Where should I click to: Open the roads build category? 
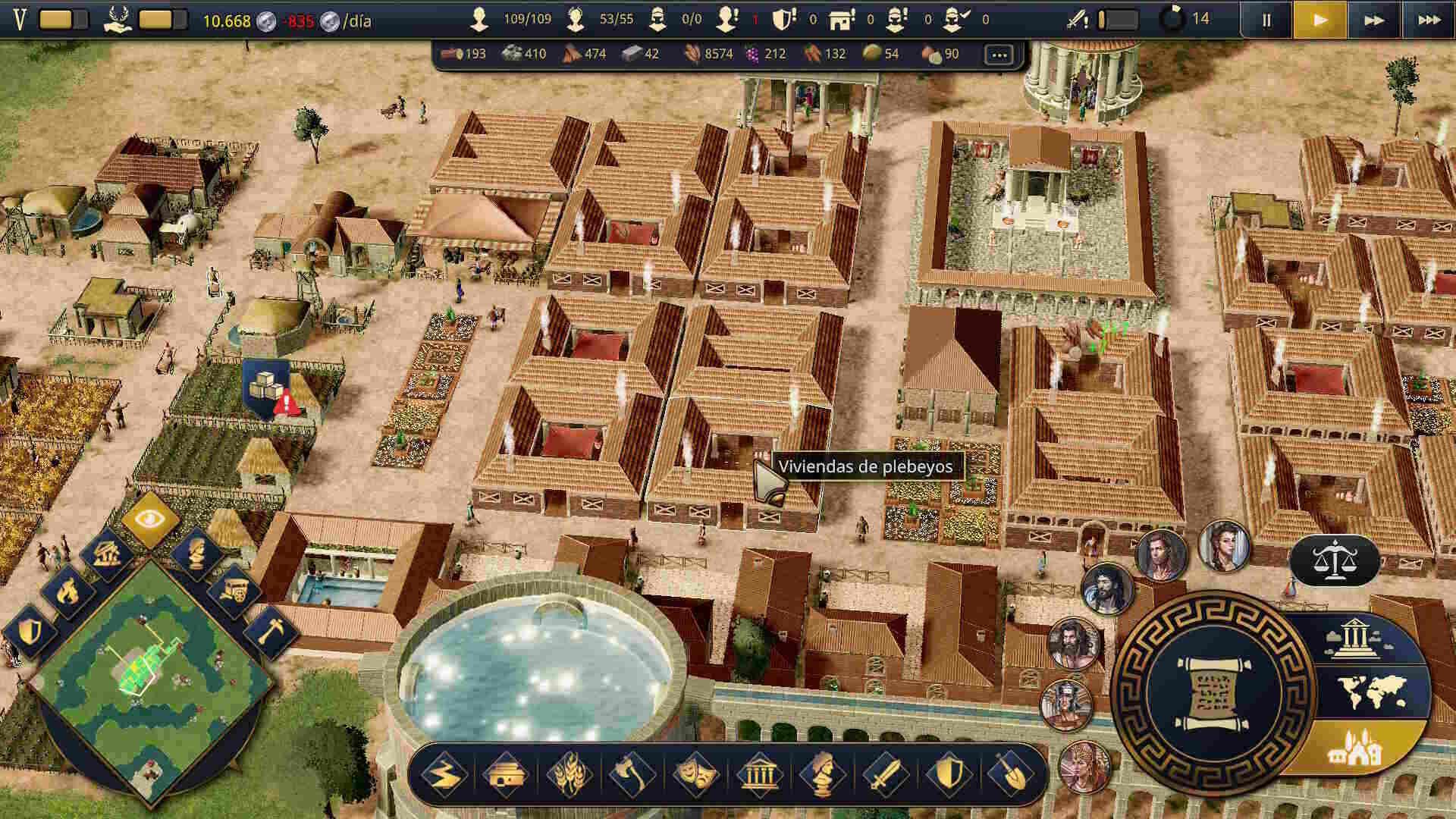[x=443, y=774]
